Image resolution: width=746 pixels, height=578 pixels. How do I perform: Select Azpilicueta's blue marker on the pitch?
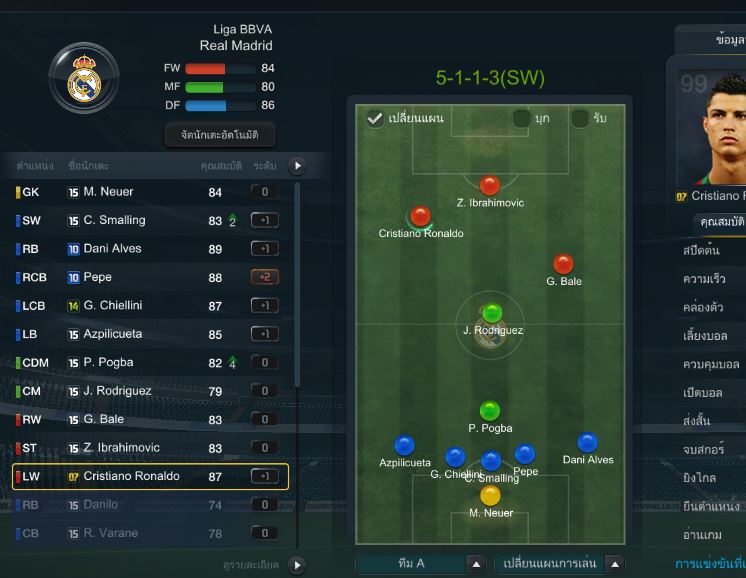tap(404, 445)
